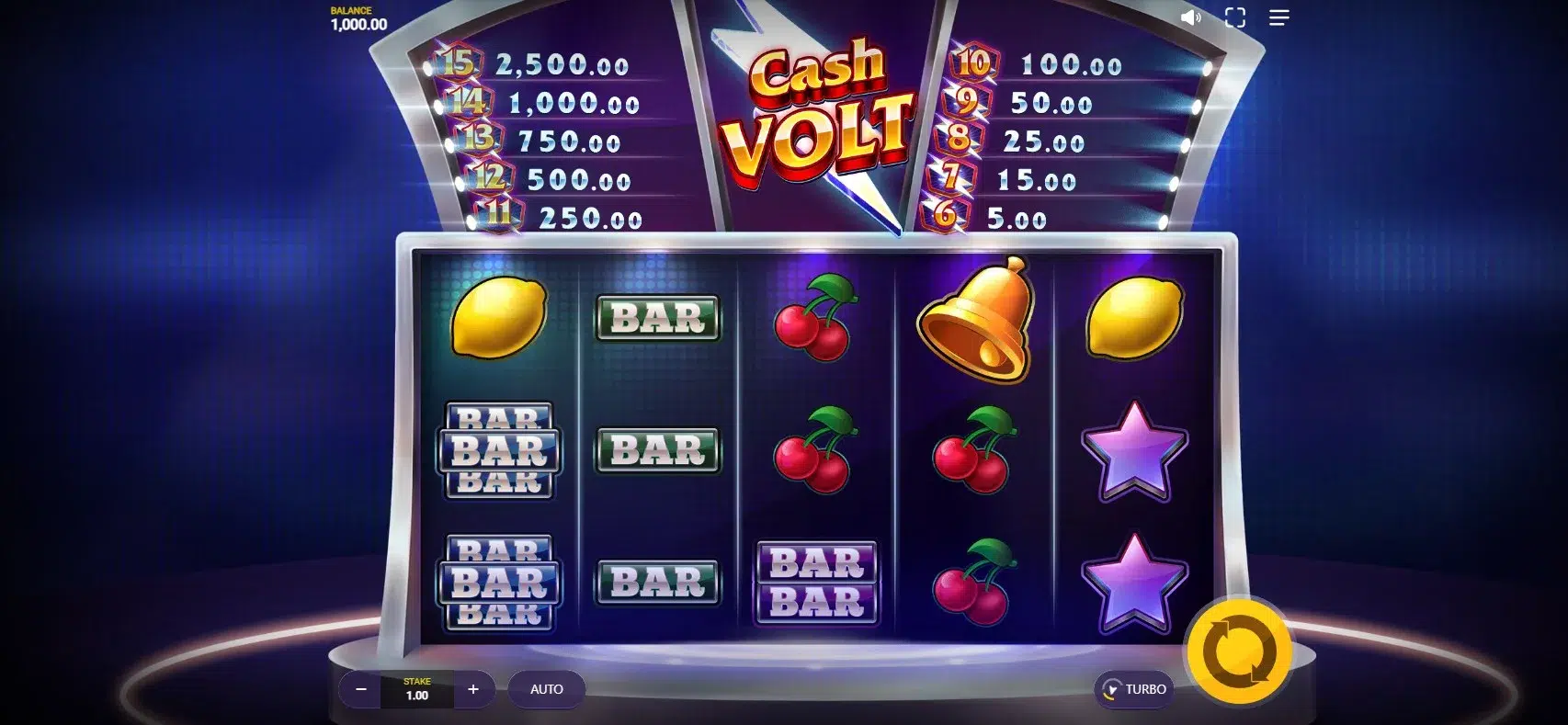The height and width of the screenshot is (725, 1568).
Task: Spin the reels with the yellow button
Action: pos(1239,652)
